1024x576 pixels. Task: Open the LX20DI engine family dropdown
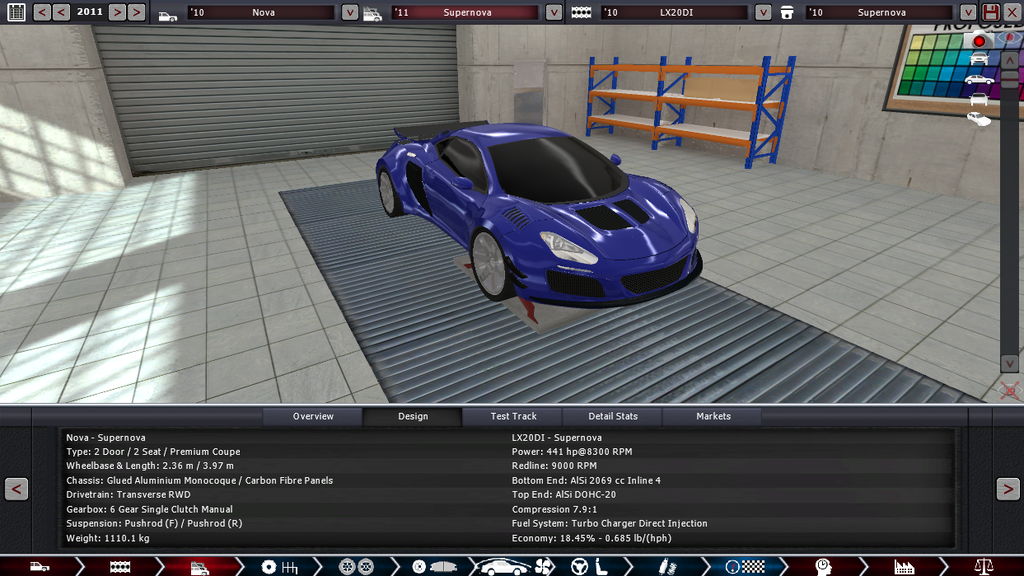click(763, 13)
